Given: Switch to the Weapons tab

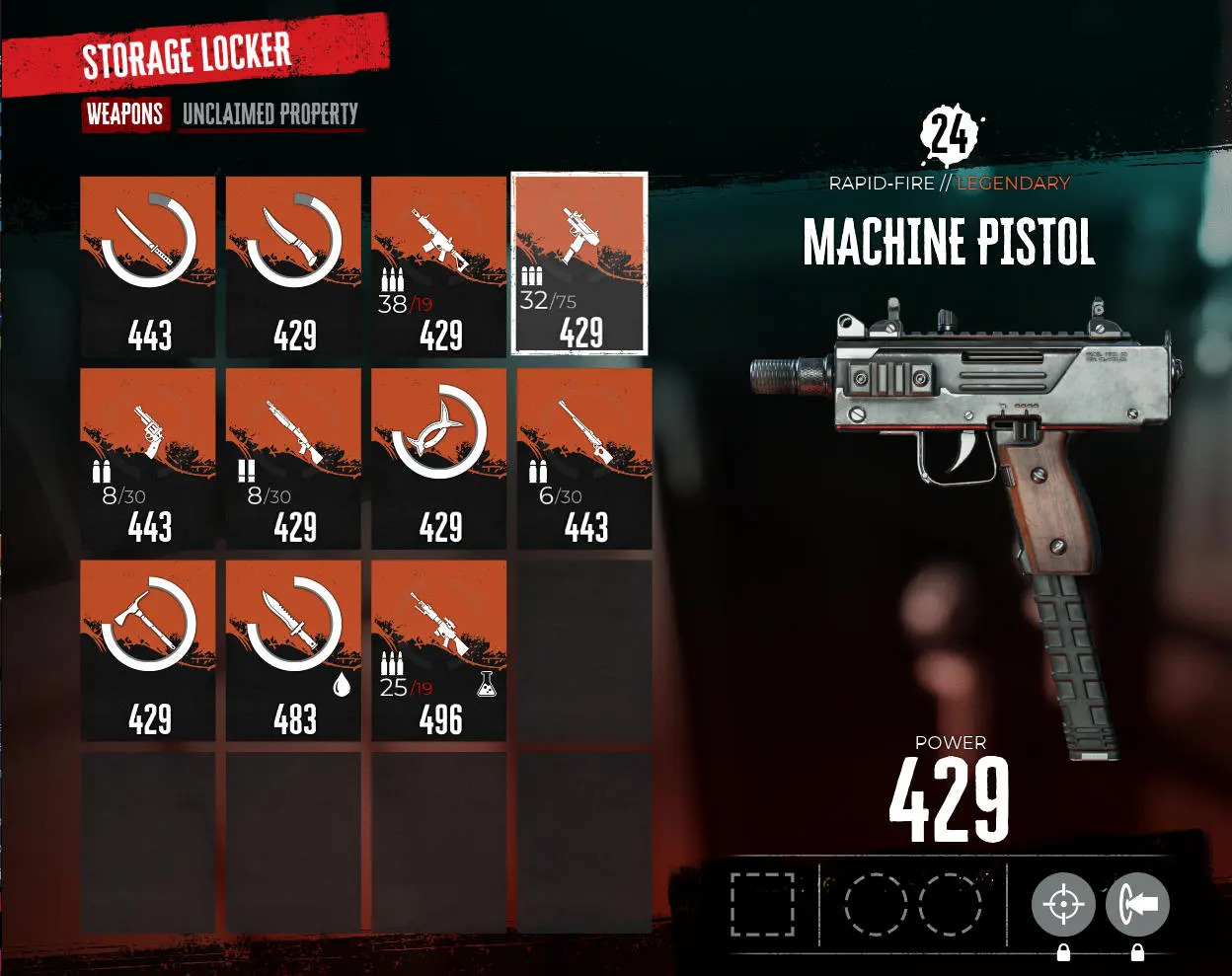Looking at the screenshot, I should click(x=124, y=114).
